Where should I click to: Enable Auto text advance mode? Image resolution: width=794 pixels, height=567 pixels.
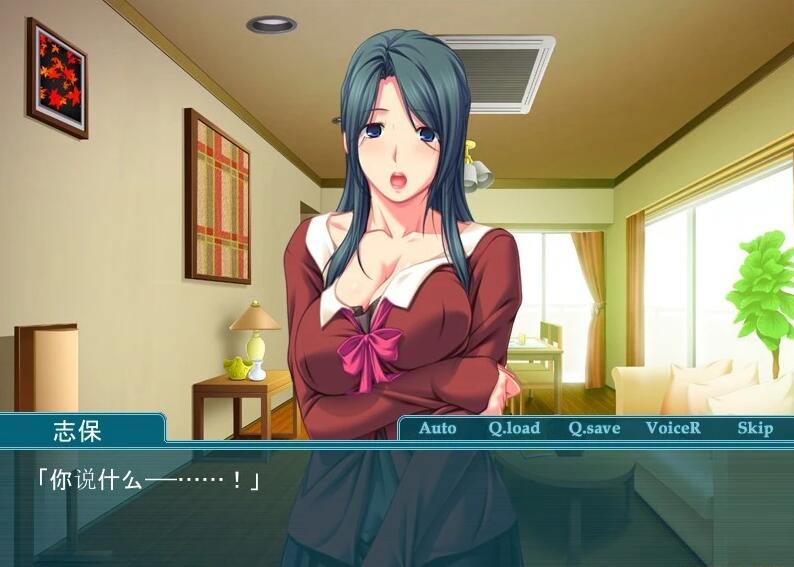[437, 428]
